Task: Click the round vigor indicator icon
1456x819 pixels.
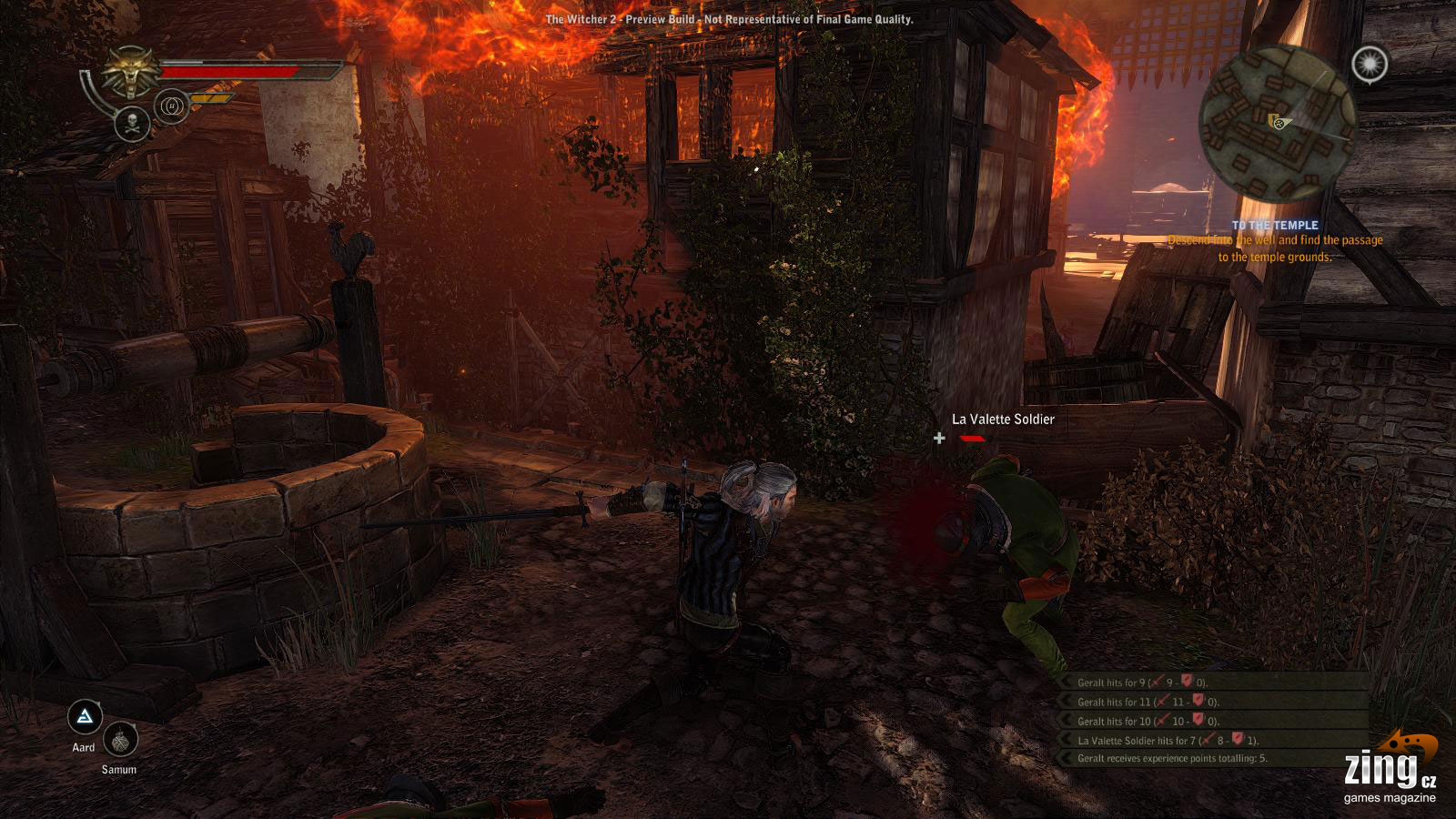Action: pyautogui.click(x=173, y=107)
